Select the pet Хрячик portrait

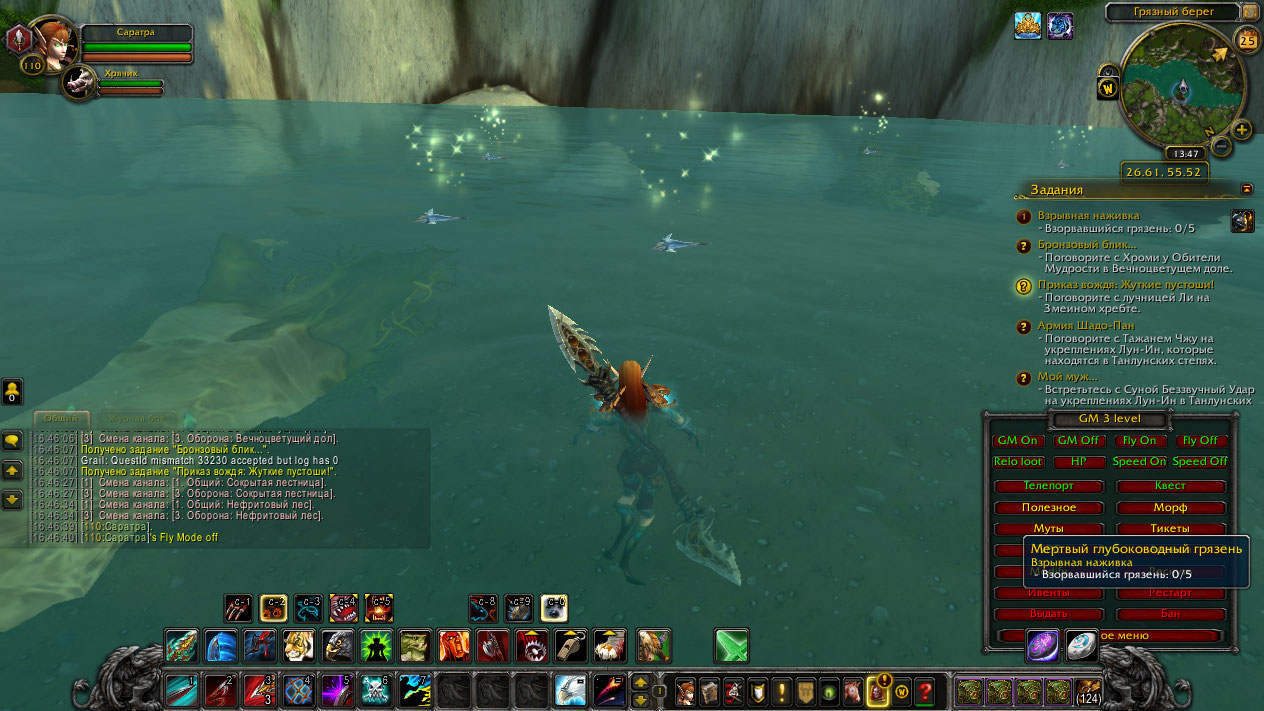78,83
